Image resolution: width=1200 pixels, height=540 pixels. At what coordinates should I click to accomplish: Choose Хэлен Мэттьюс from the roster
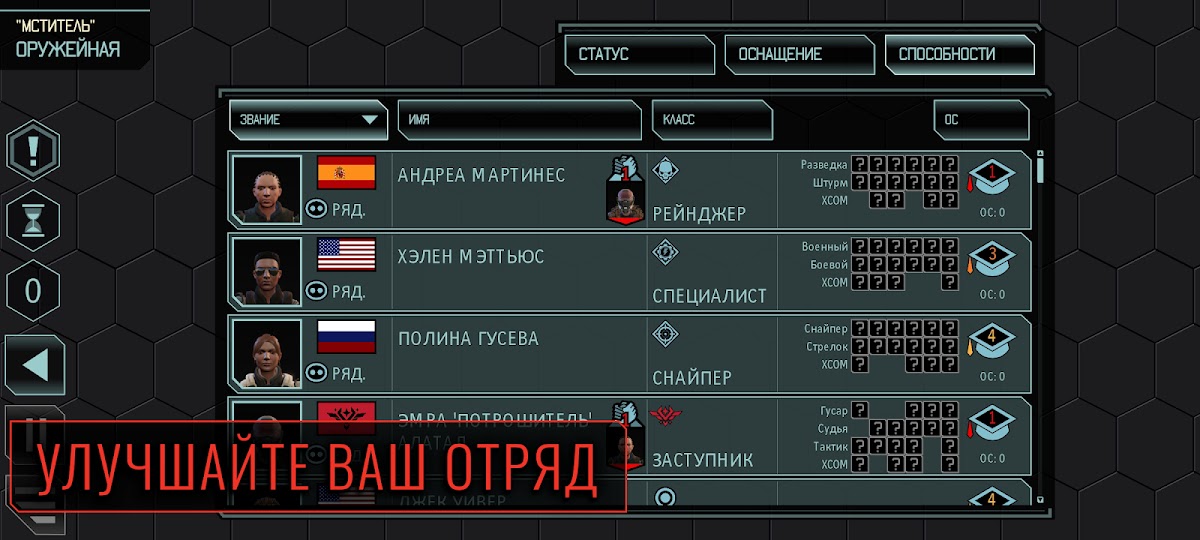(x=470, y=258)
